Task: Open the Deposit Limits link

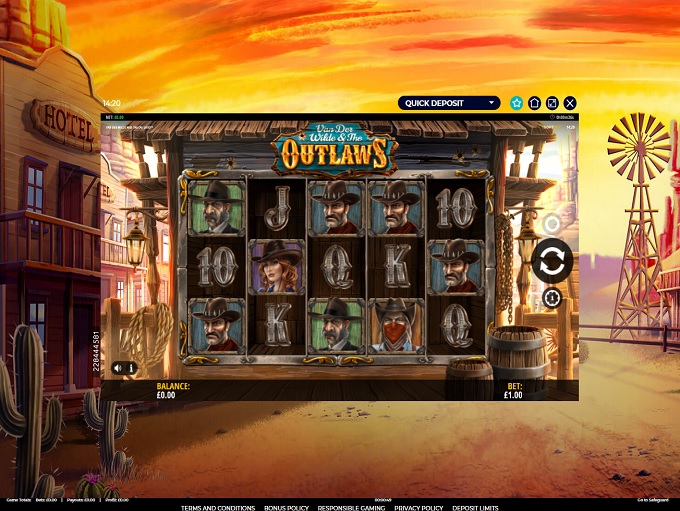Action: coord(475,508)
